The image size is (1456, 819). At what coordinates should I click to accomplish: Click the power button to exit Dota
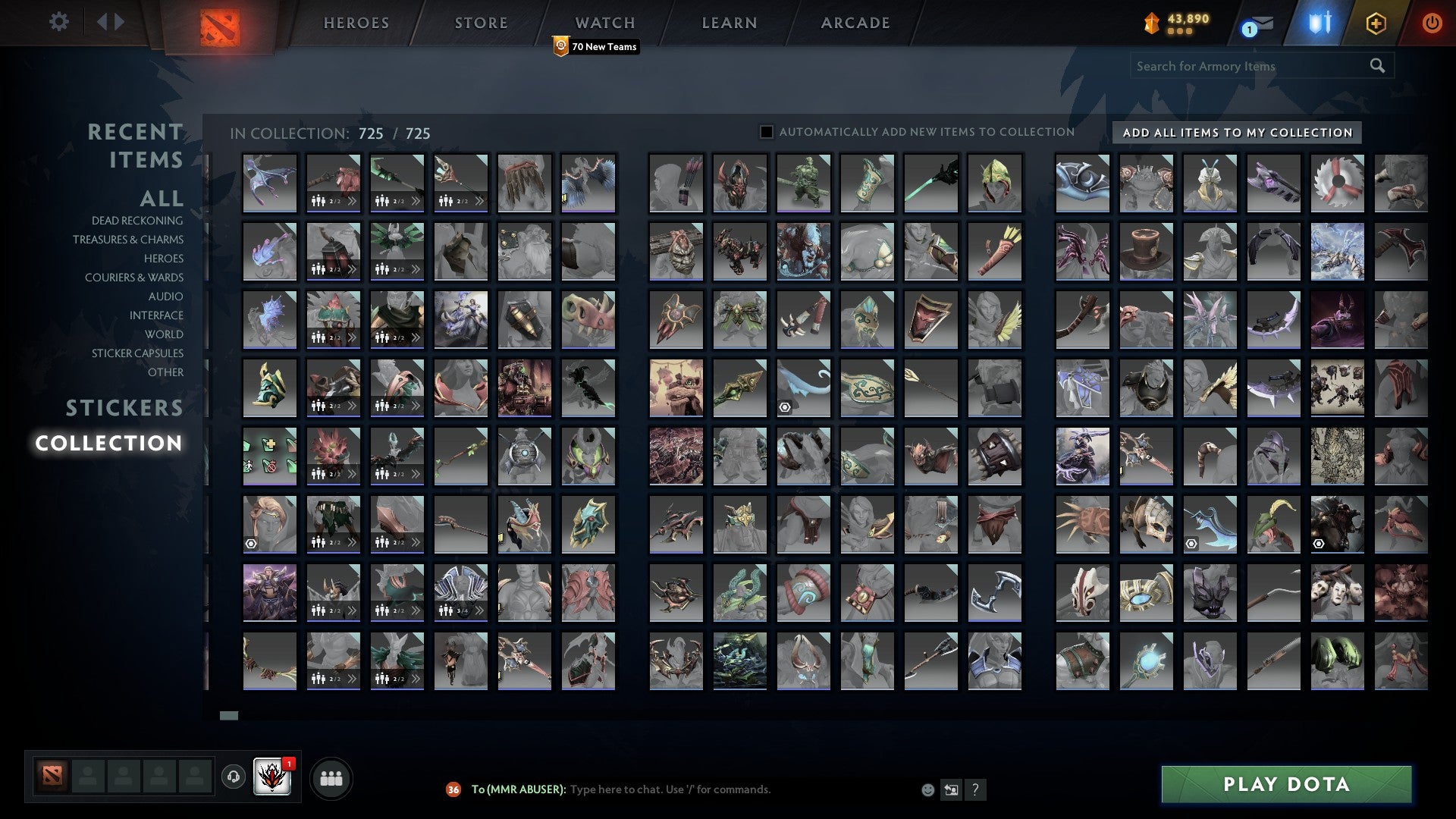[x=1432, y=23]
